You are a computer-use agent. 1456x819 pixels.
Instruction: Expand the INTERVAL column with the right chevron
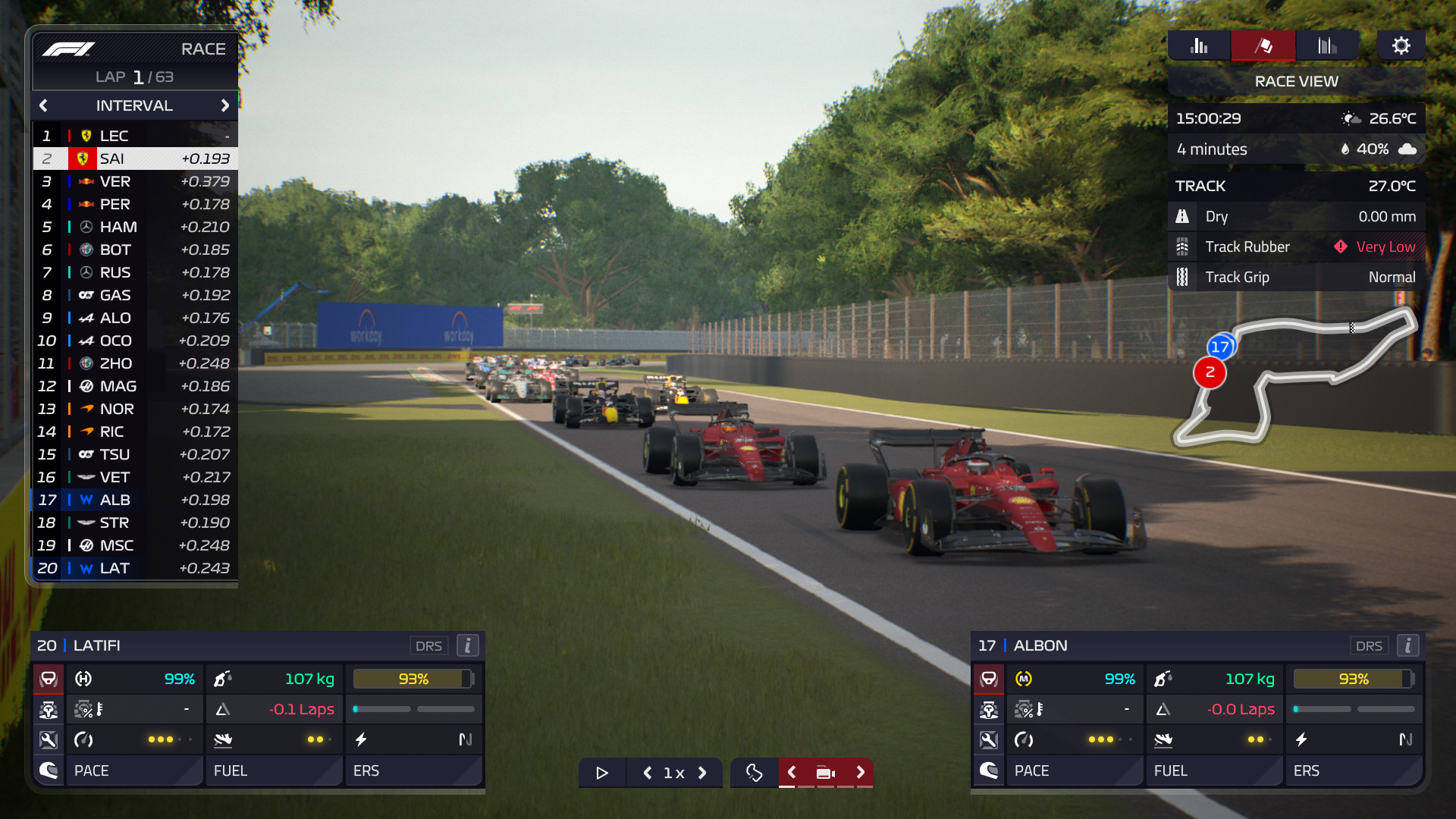pos(225,105)
